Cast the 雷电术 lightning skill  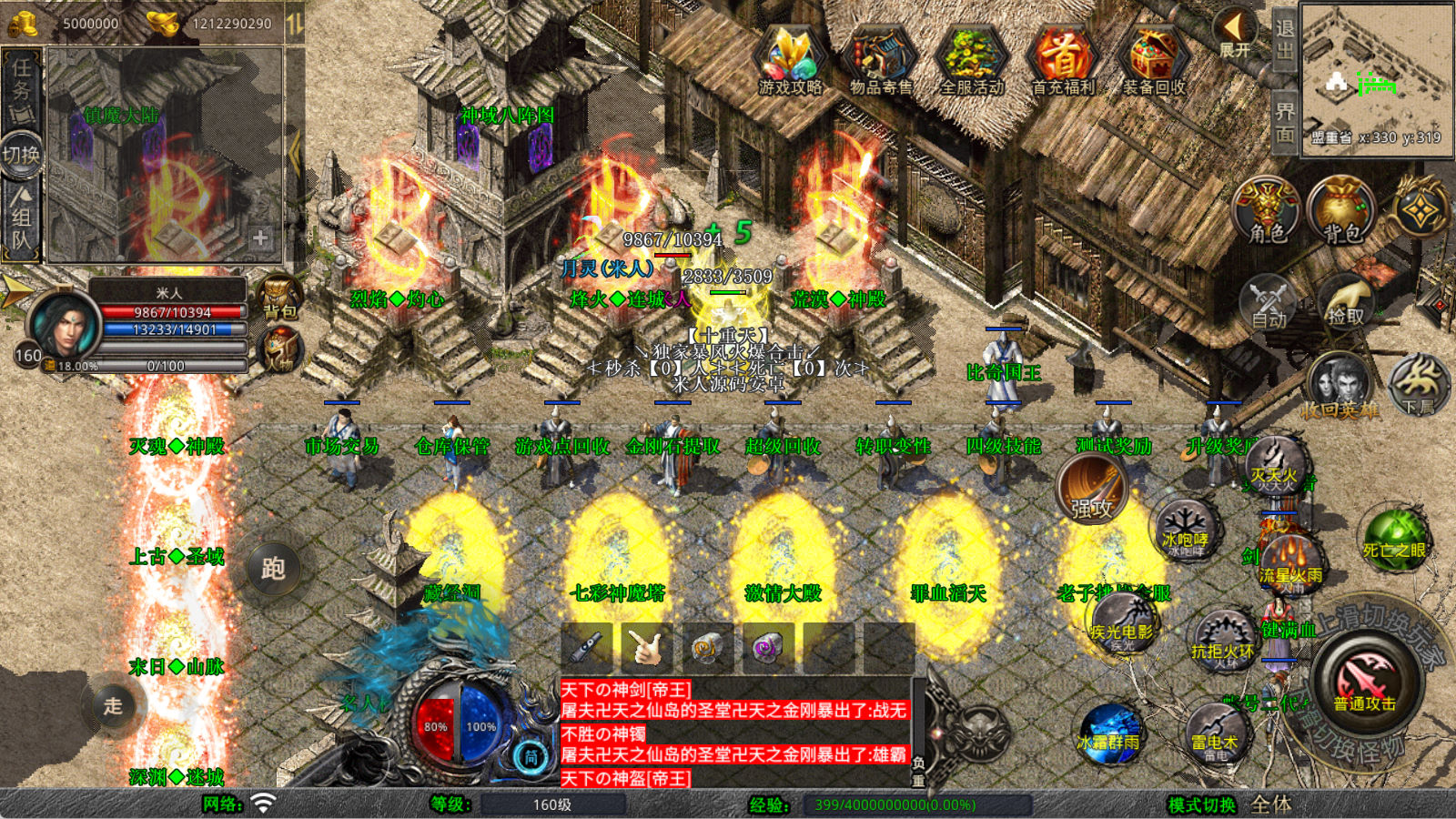[x=1216, y=733]
